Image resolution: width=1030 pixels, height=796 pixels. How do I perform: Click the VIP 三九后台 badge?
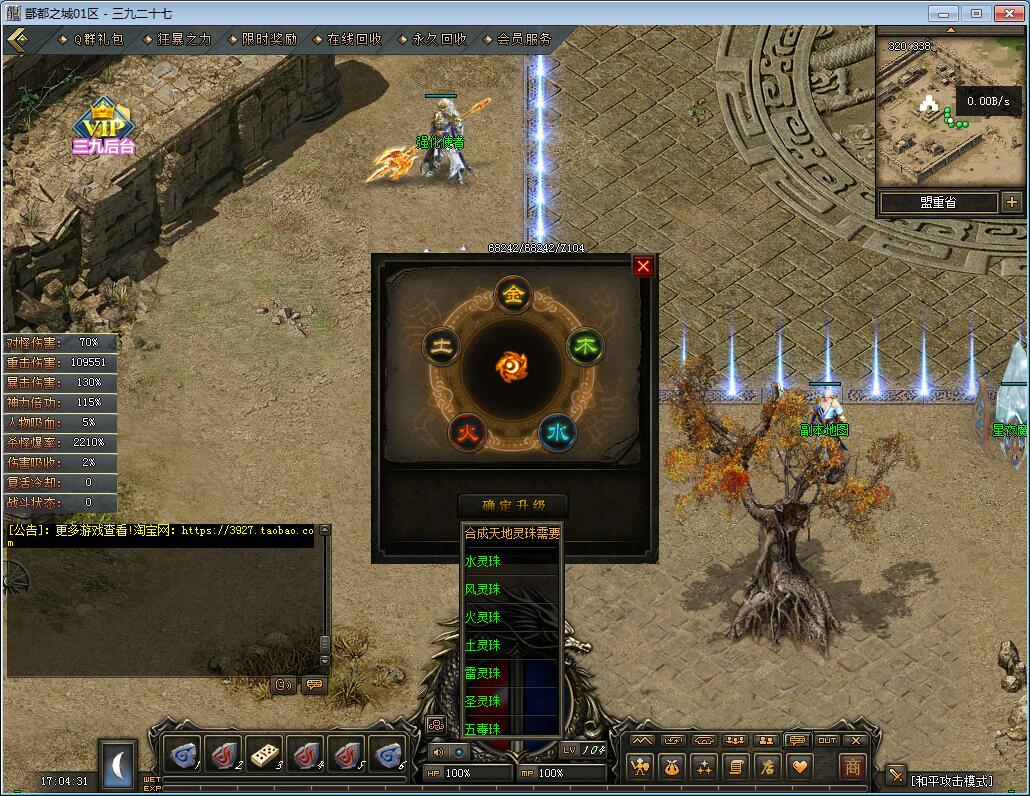point(102,127)
